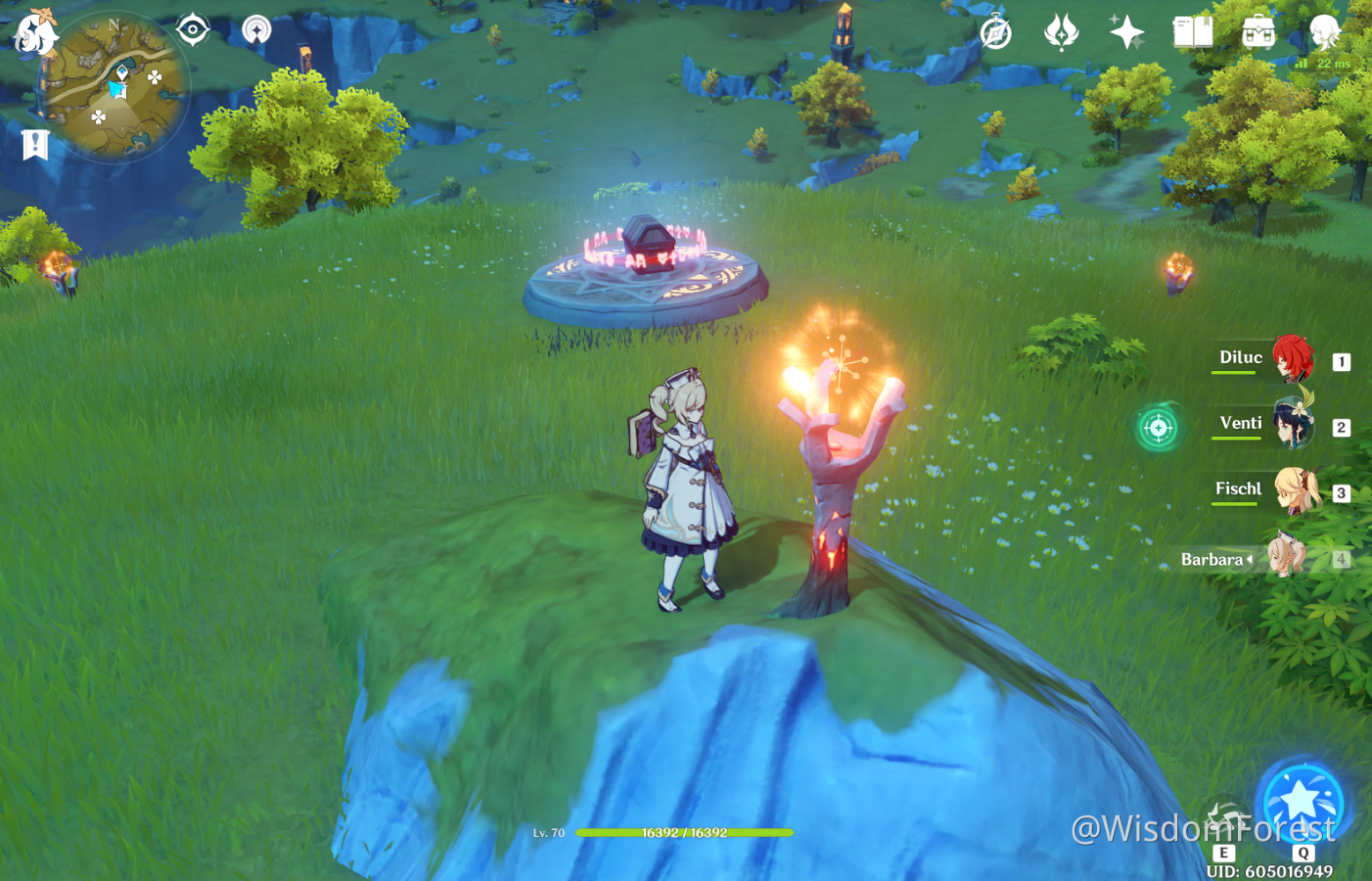Open the Events page via wings icon

[1062, 33]
